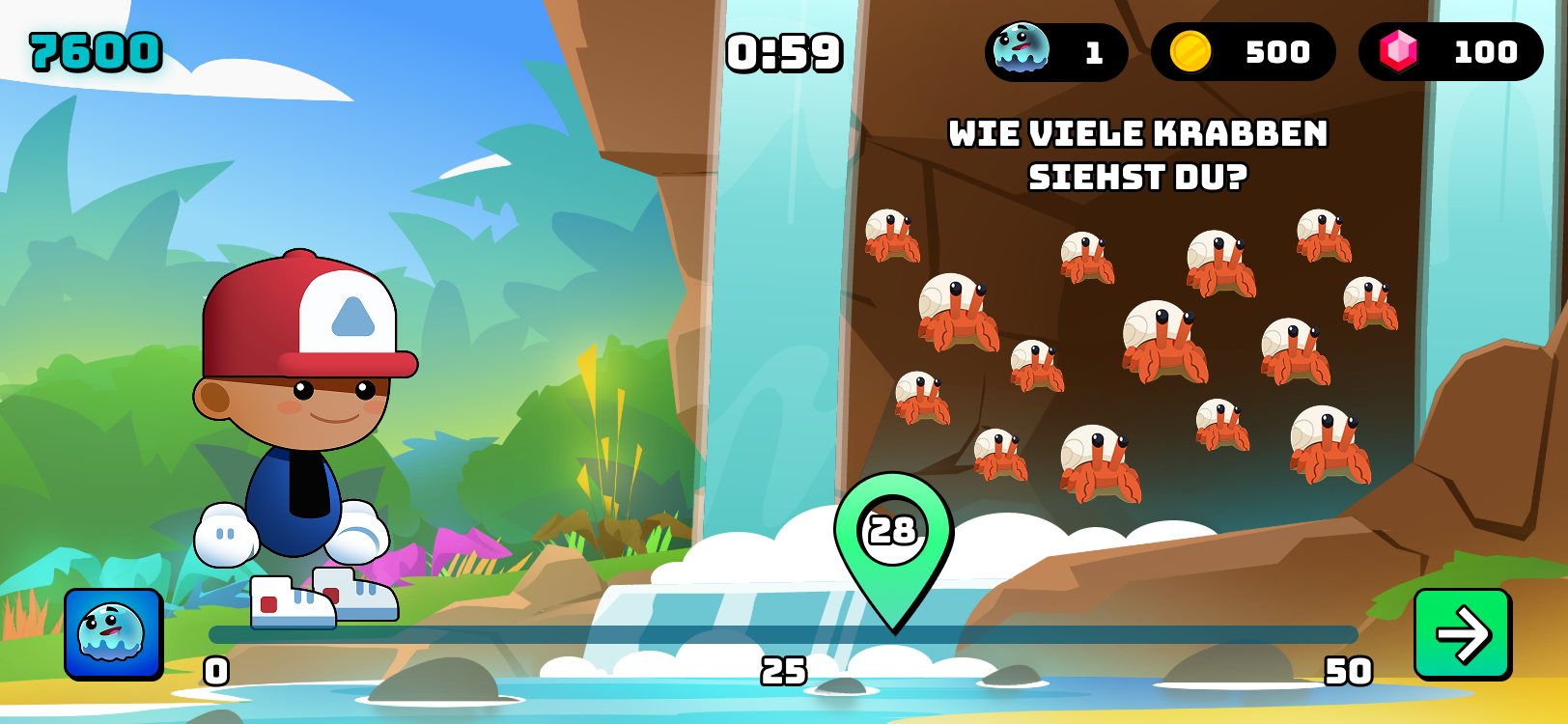Tap the gold coin balance pill
Image resolution: width=1568 pixels, height=724 pixels.
1243,52
